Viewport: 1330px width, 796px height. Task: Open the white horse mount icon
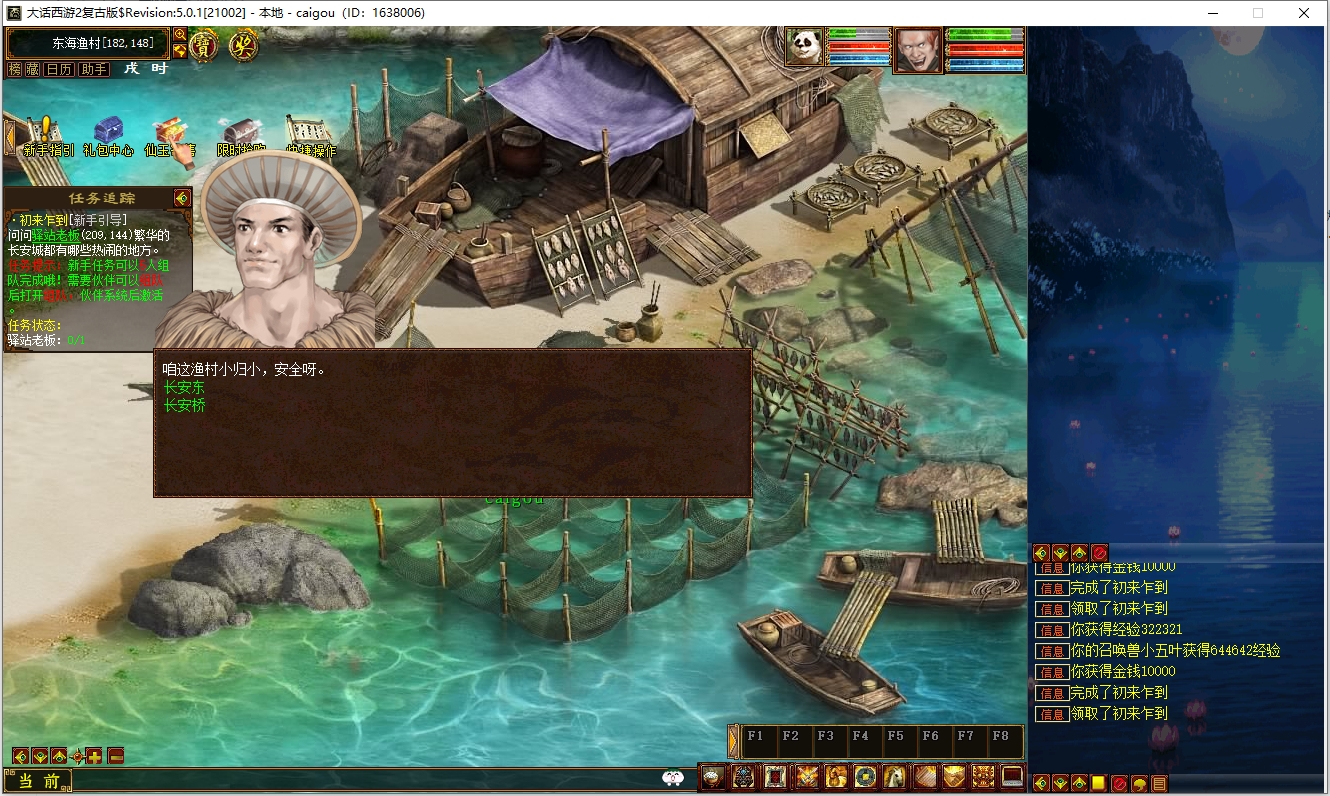(x=893, y=776)
